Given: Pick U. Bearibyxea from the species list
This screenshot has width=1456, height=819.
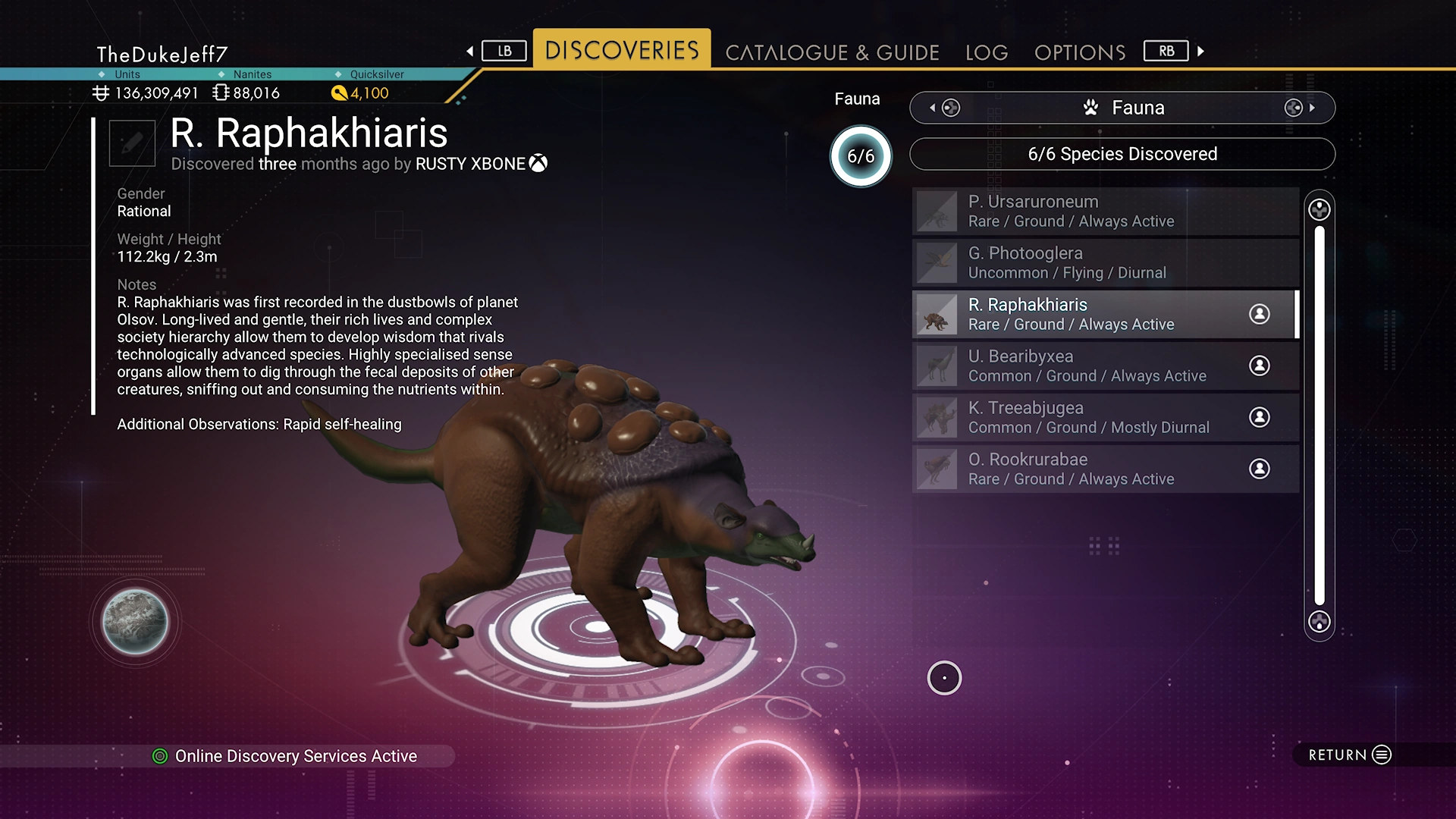Looking at the screenshot, I should [1106, 366].
